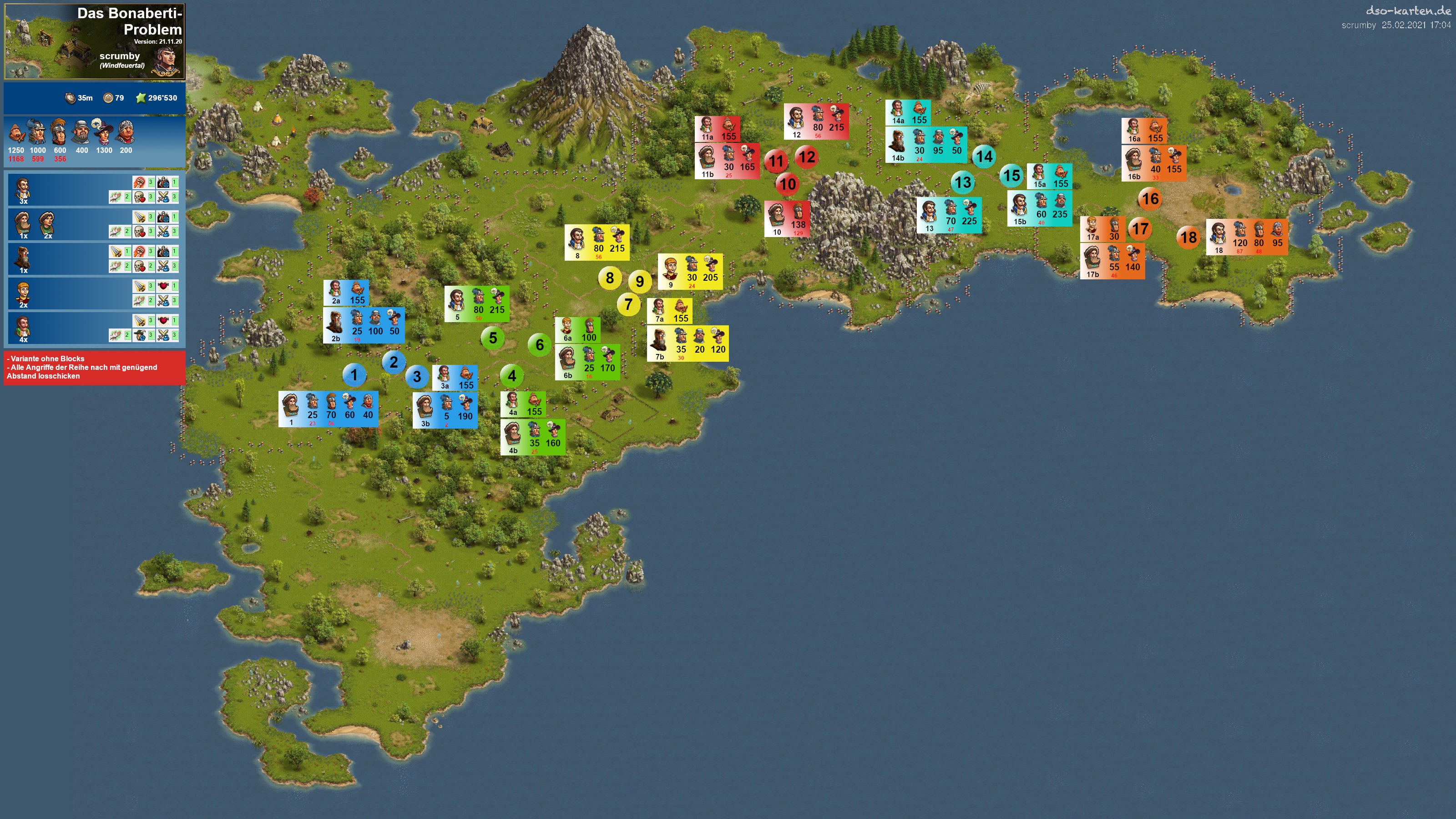
Task: Select the attack card labeled 17b
Action: click(1112, 261)
